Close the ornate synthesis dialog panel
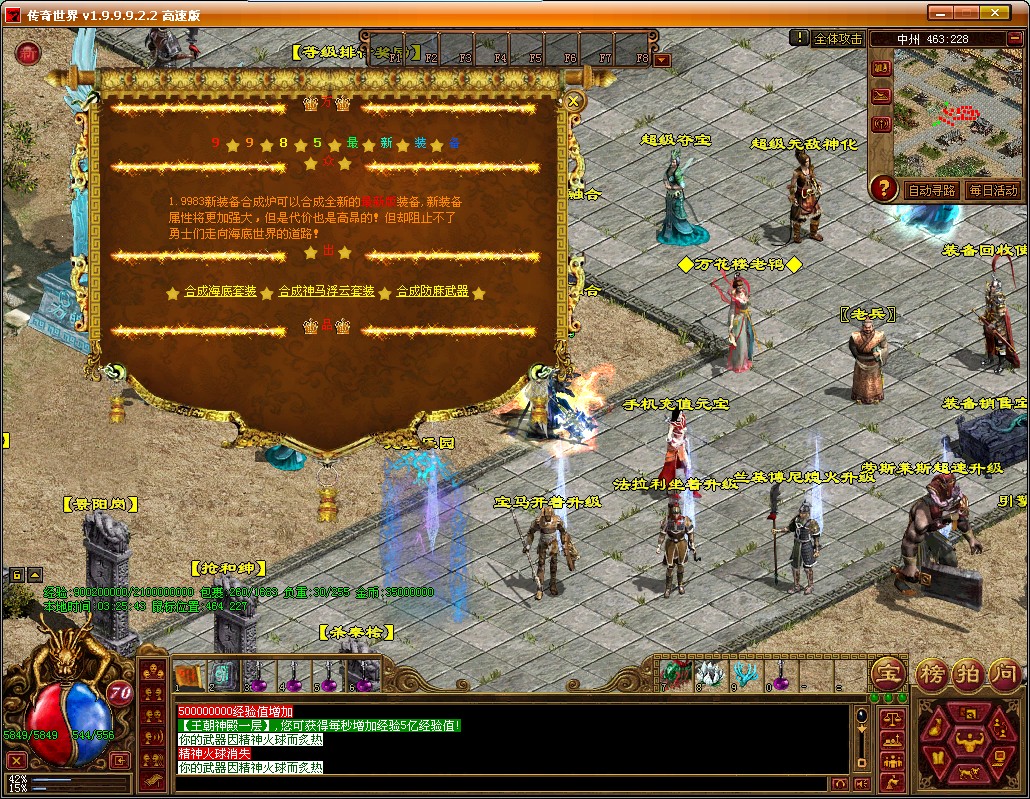 tap(574, 101)
